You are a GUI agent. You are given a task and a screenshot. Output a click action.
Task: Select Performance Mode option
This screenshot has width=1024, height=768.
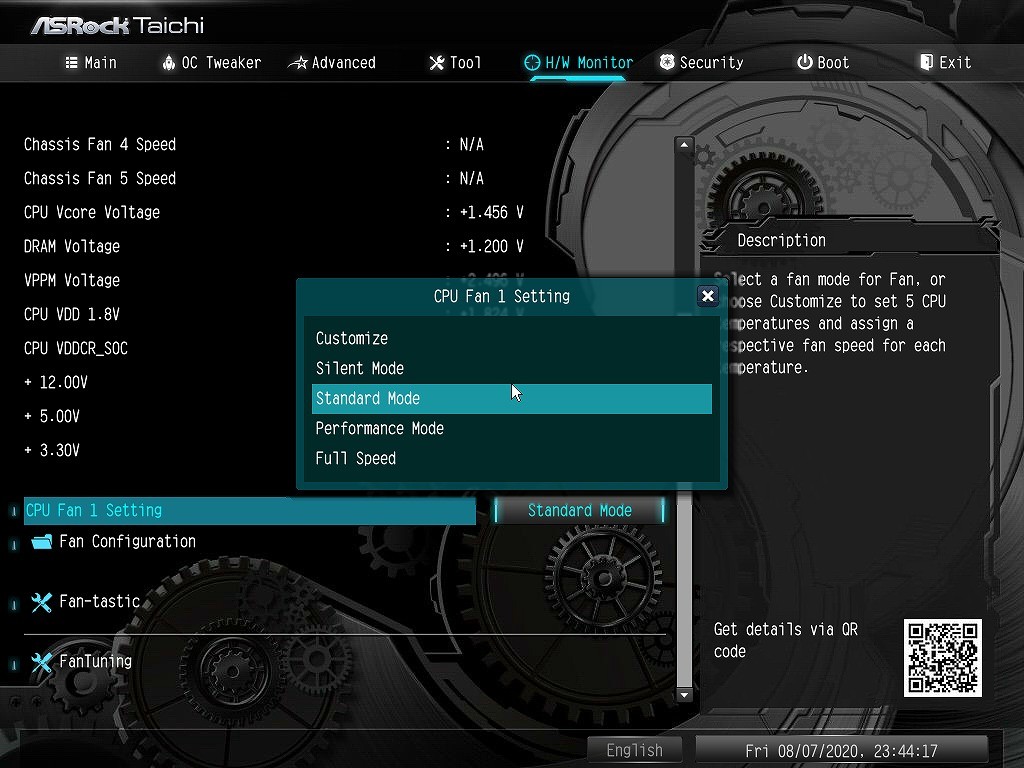coord(380,428)
